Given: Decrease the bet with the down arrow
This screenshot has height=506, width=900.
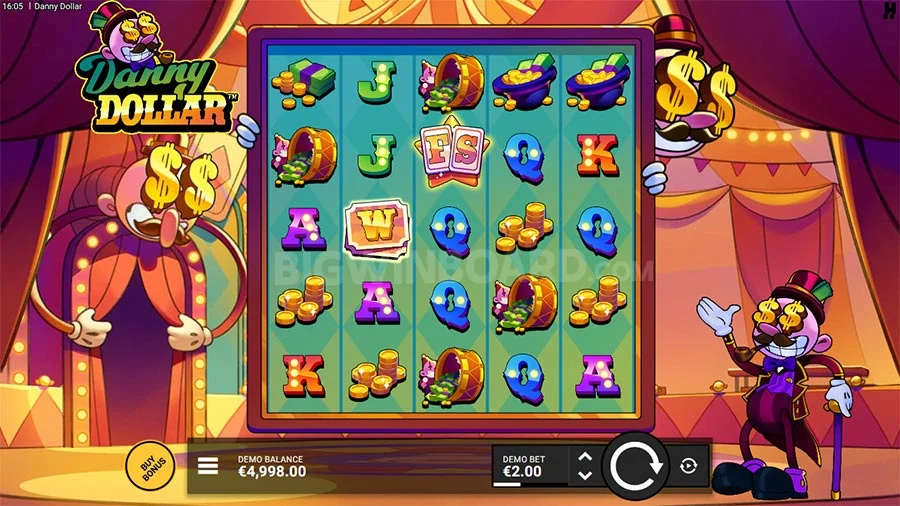Looking at the screenshot, I should [586, 475].
